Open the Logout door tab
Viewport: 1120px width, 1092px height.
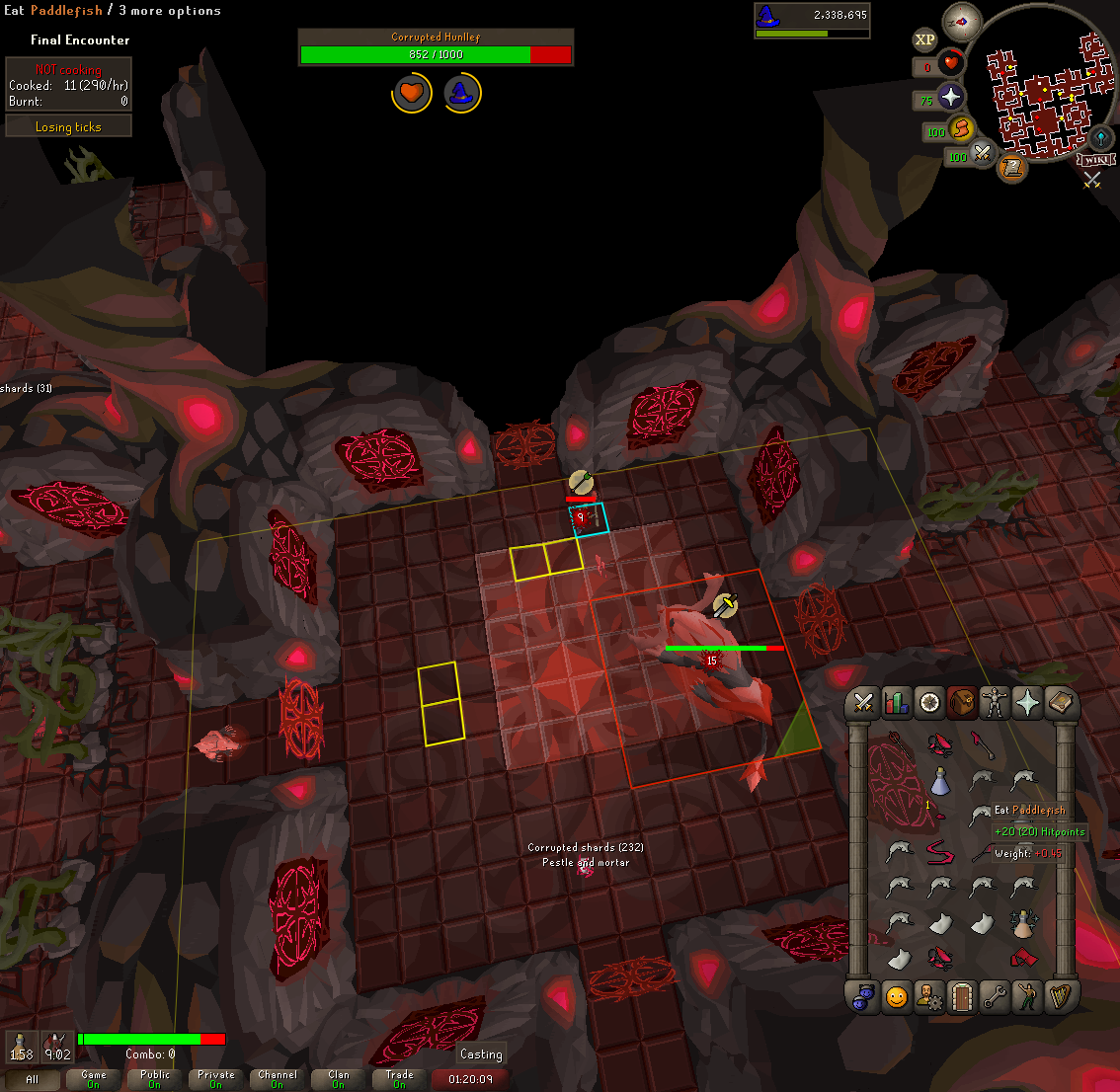(x=962, y=997)
